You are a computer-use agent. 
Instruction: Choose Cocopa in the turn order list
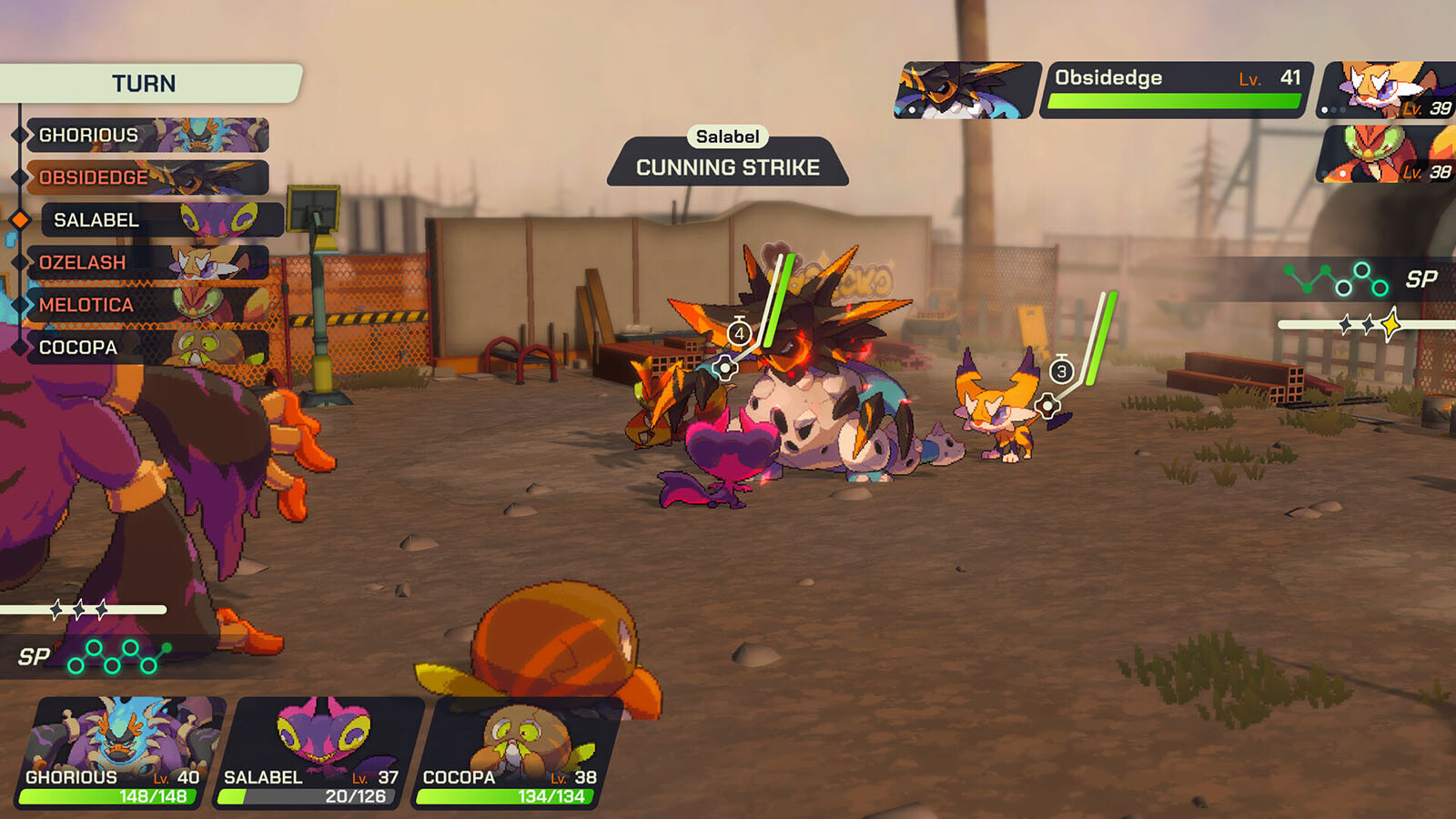(146, 348)
